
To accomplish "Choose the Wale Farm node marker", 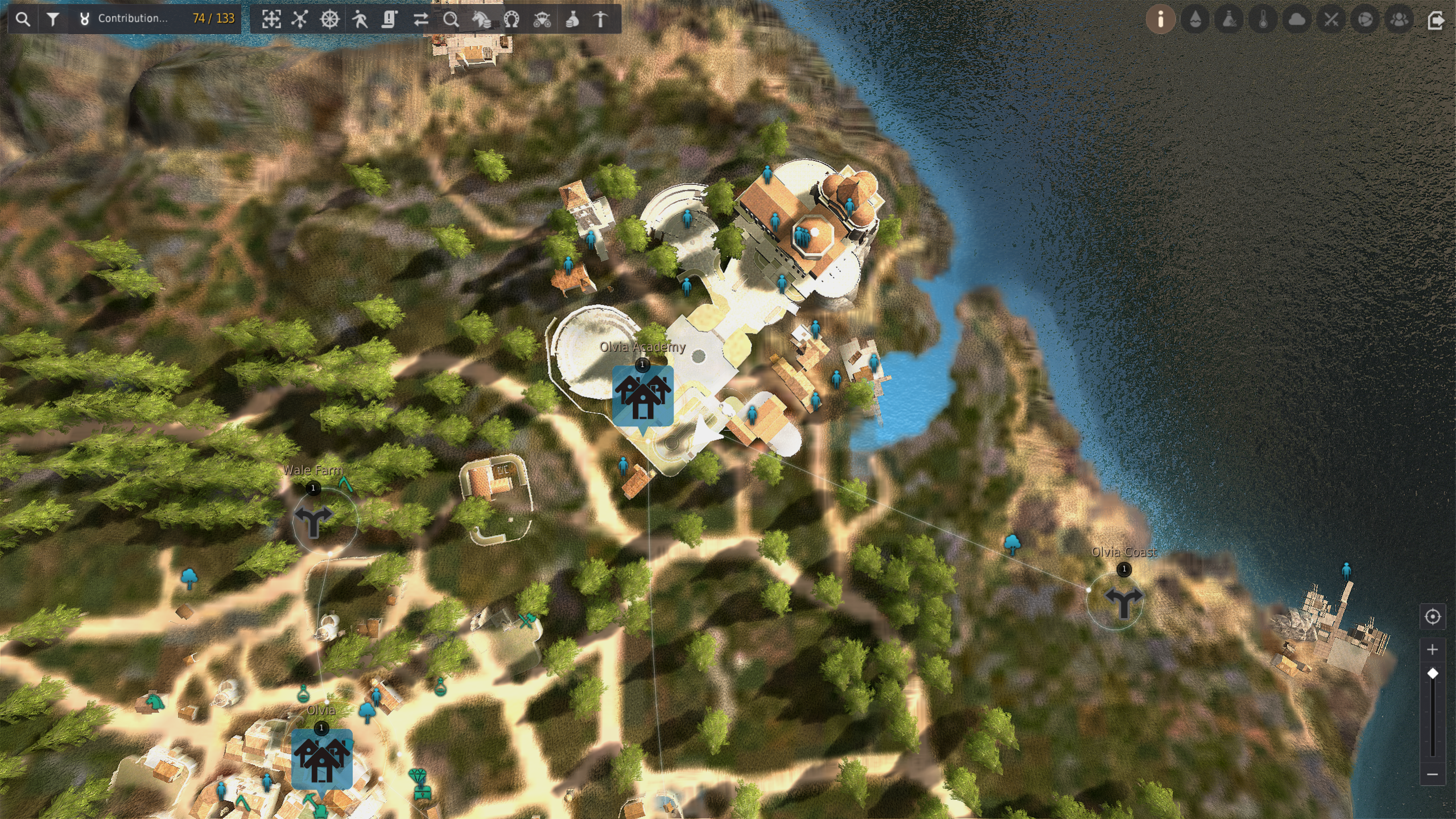I will click(x=313, y=520).
